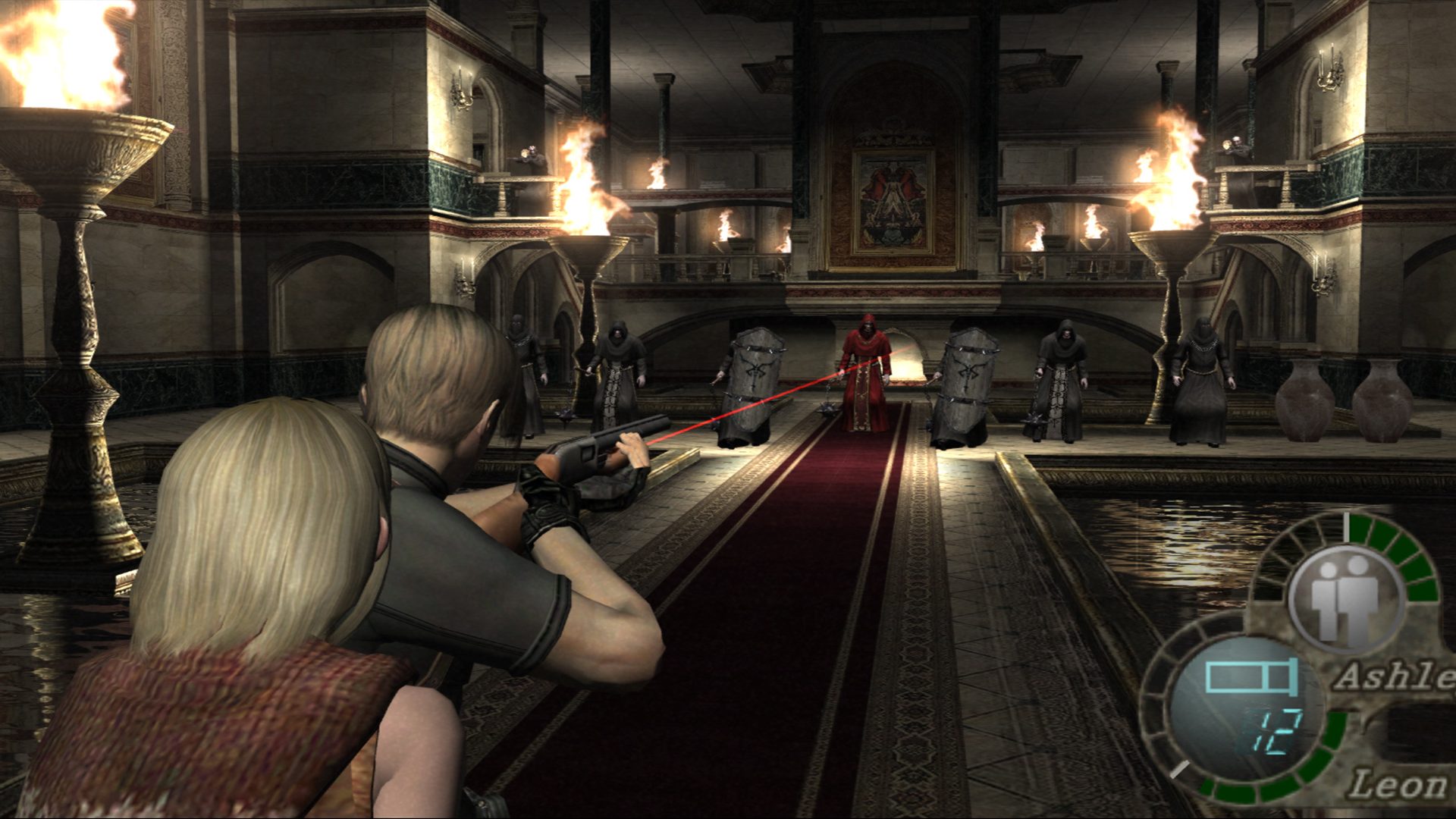Select the shotgun shell weapon icon

1250,677
